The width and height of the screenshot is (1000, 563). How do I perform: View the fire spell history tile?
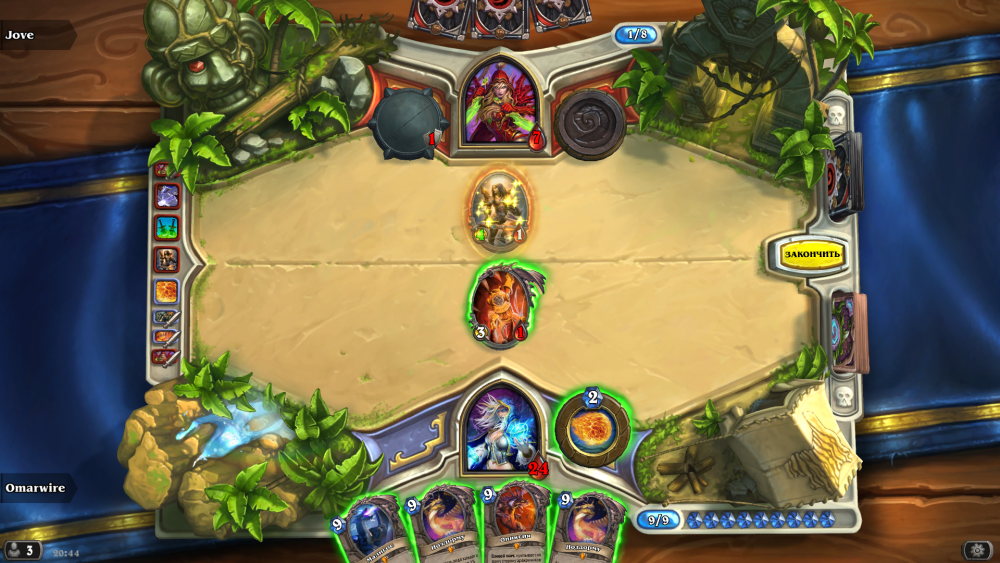pos(166,291)
